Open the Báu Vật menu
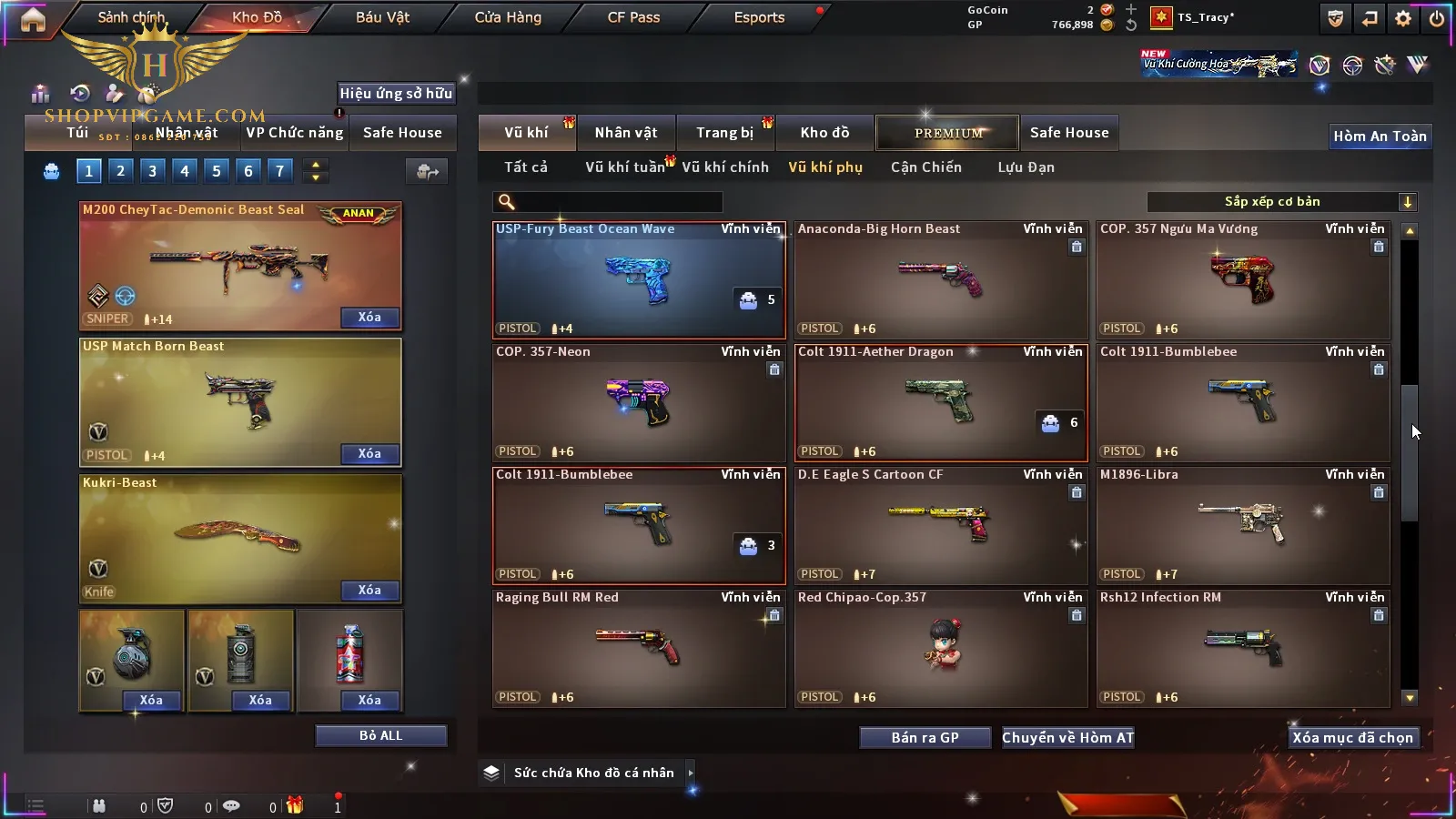 coord(382,17)
